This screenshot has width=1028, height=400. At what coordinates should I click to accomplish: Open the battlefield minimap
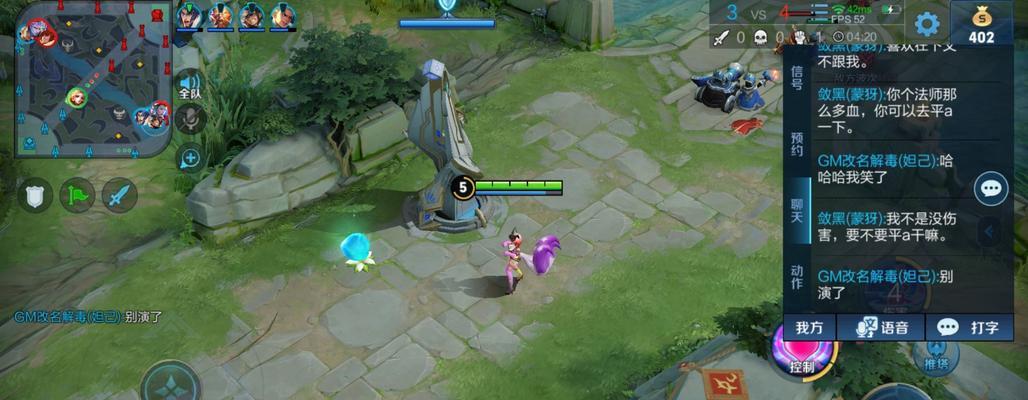point(93,78)
